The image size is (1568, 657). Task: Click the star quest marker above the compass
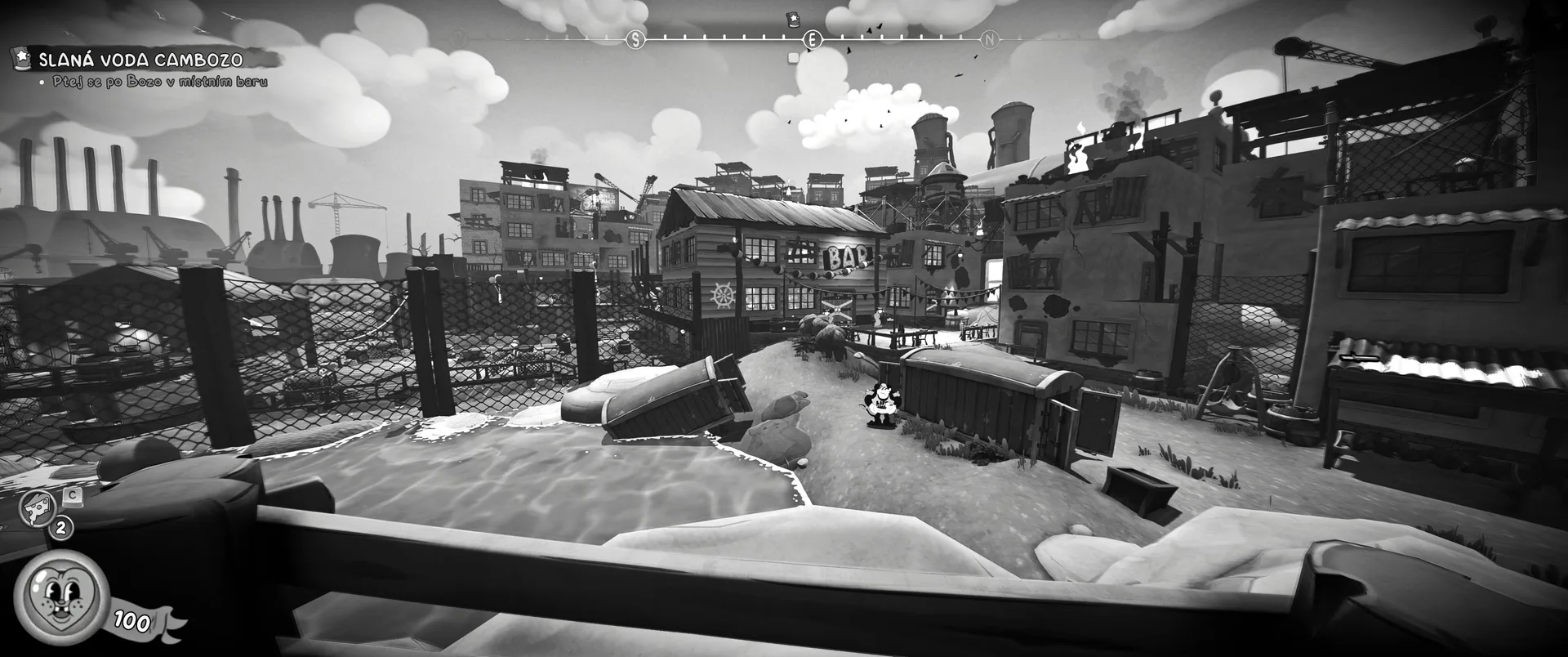click(x=791, y=18)
